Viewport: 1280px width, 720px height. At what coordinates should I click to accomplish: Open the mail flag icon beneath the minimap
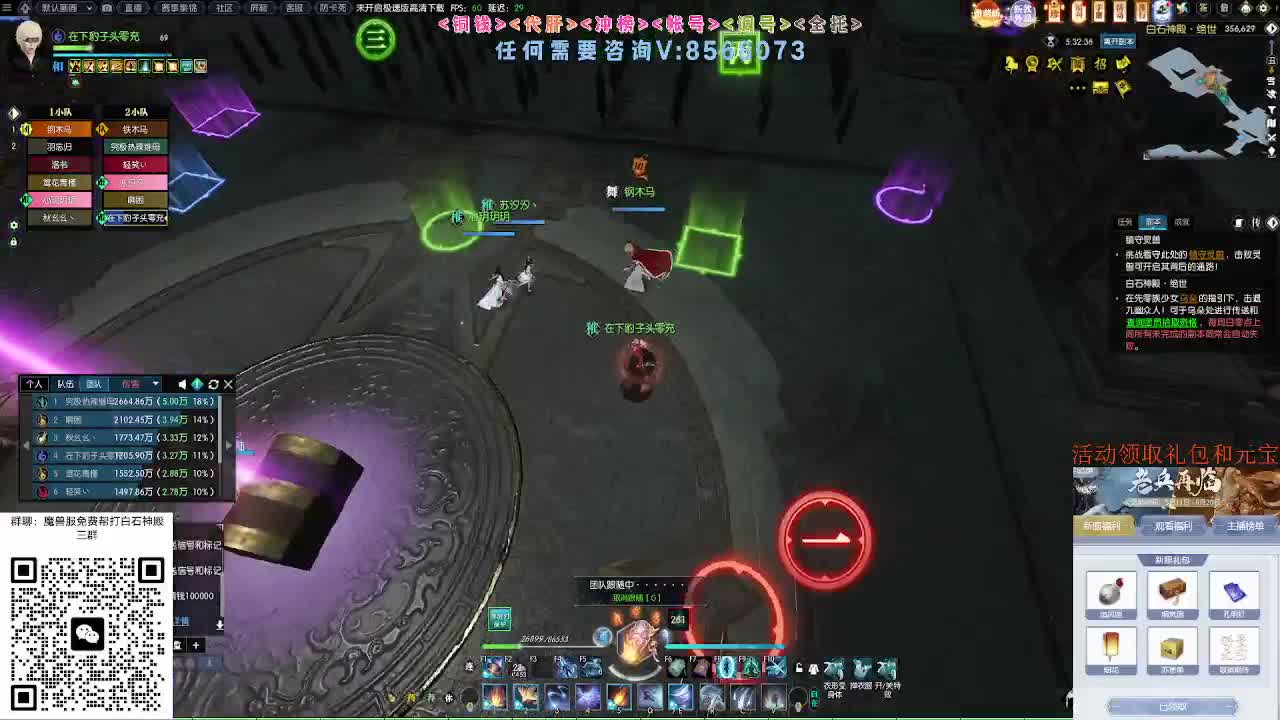point(1124,87)
